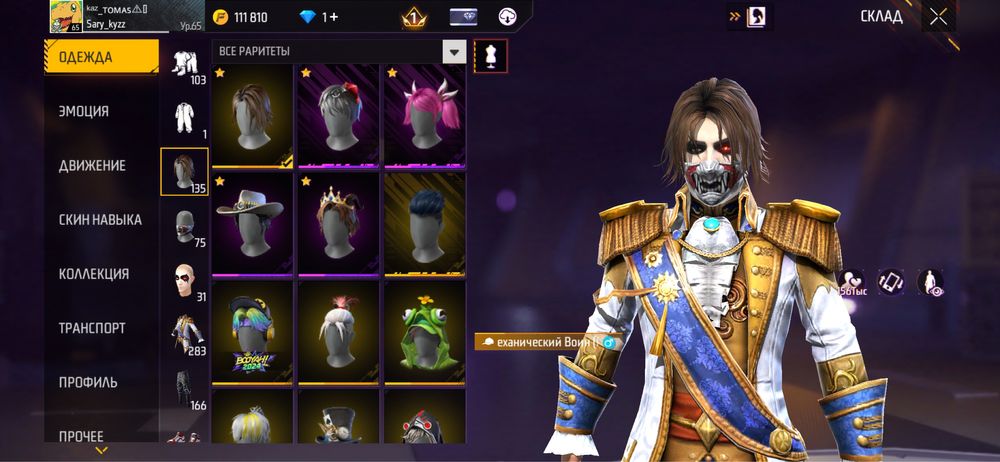Switch to the Эмоция tab
The width and height of the screenshot is (1000, 462).
tap(84, 111)
